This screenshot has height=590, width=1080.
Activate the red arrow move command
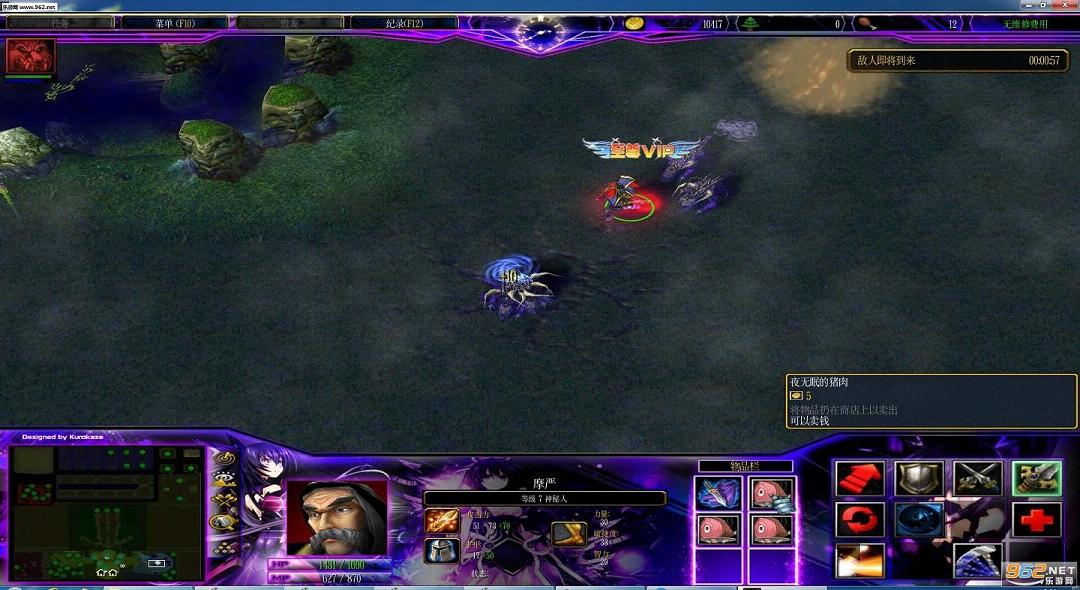click(859, 479)
